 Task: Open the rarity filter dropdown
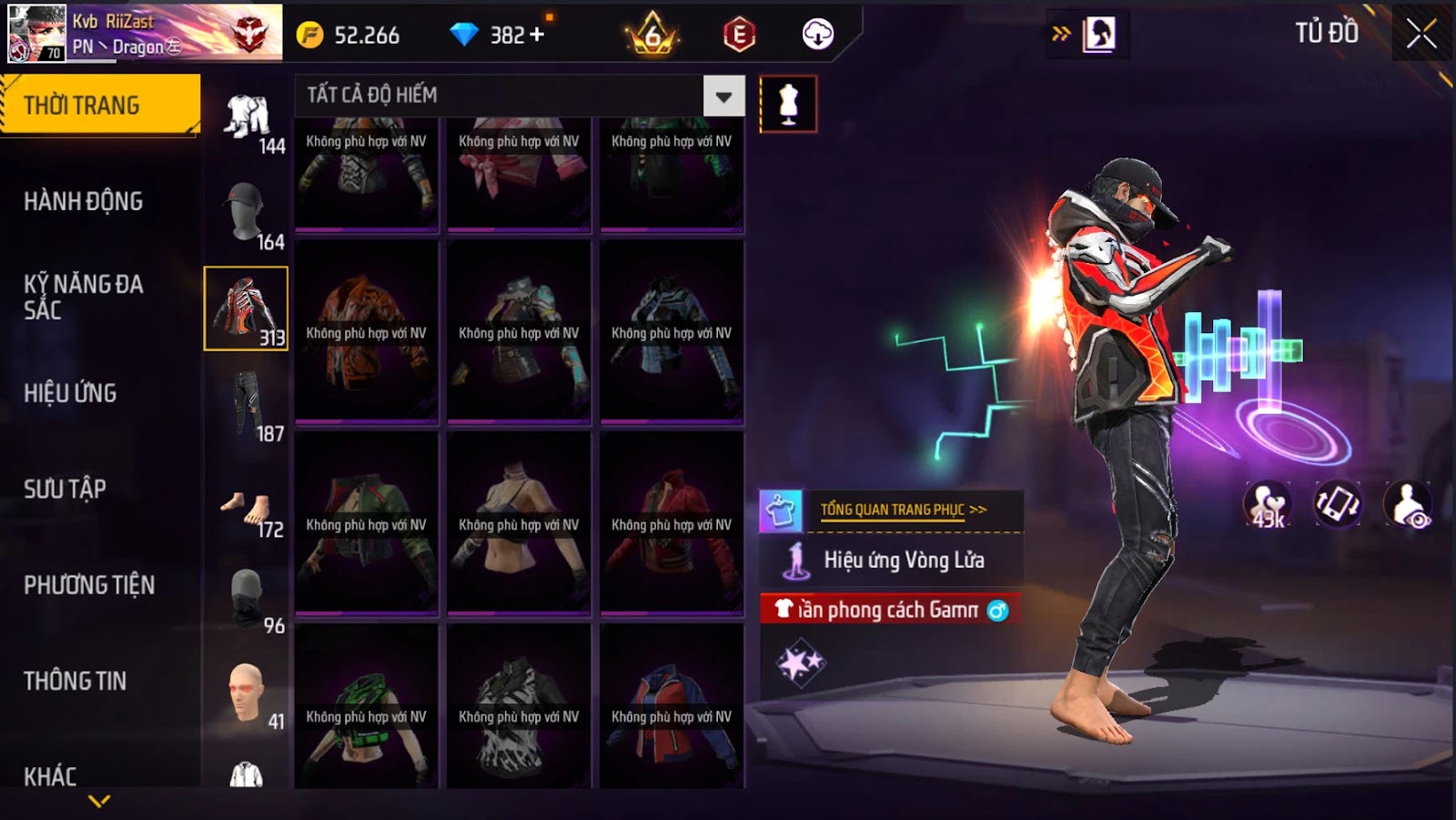(x=723, y=96)
